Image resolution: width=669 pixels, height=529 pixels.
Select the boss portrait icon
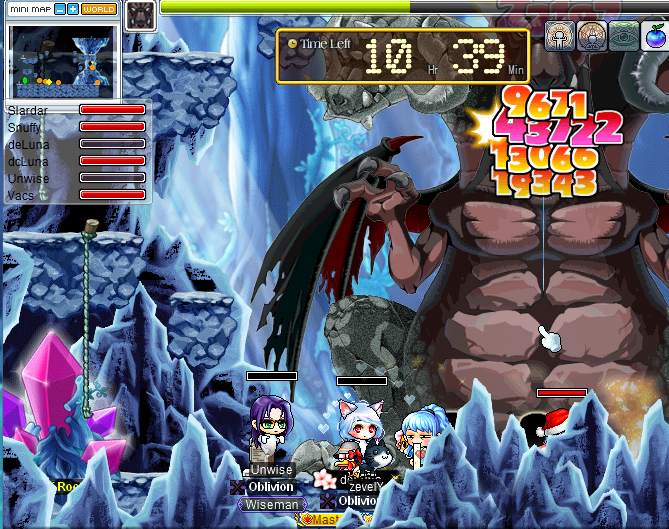pyautogui.click(x=139, y=14)
